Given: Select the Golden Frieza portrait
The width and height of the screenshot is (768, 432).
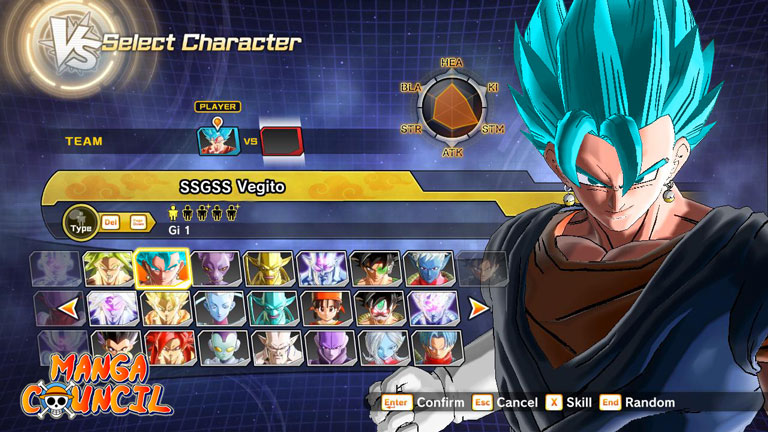Looking at the screenshot, I should (x=269, y=269).
